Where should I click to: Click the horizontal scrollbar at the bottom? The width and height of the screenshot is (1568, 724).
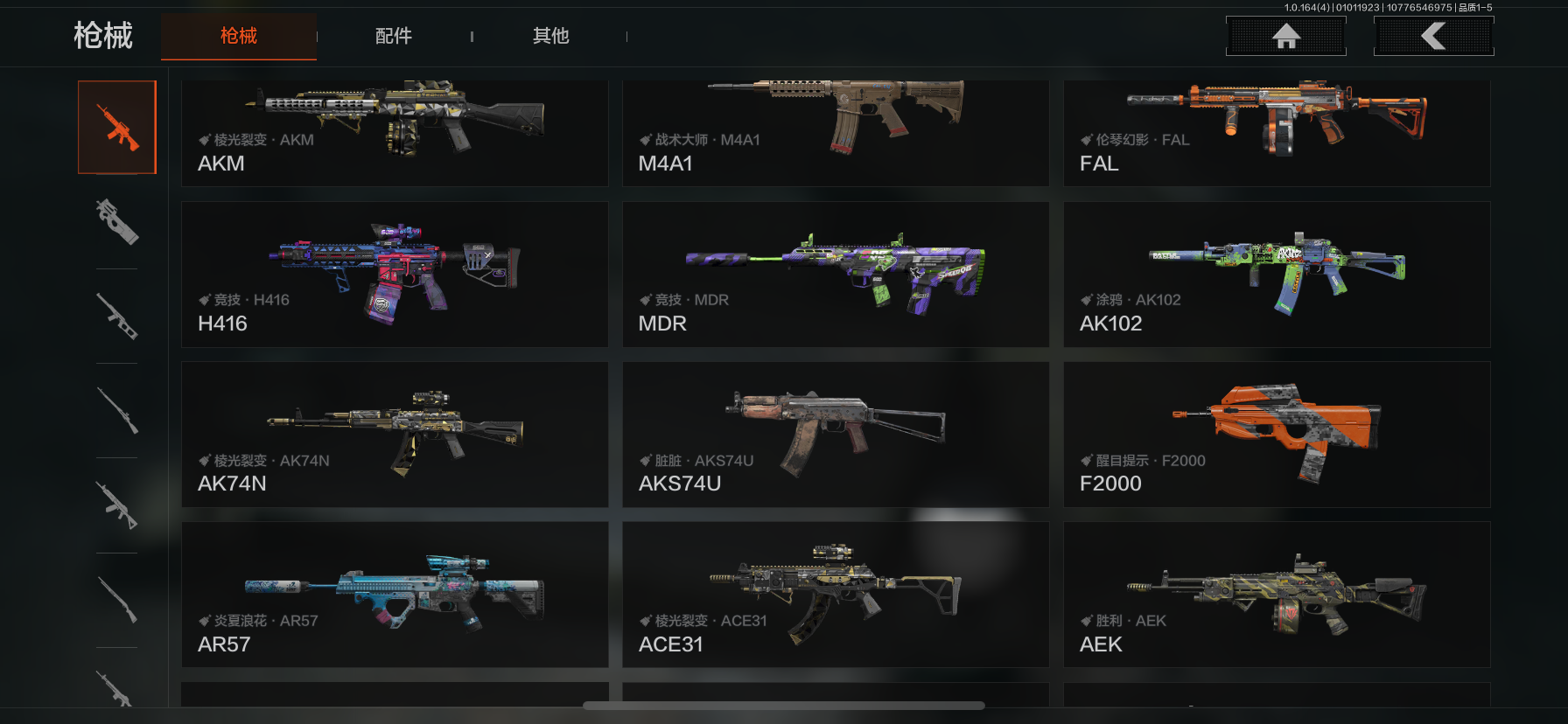point(784,706)
